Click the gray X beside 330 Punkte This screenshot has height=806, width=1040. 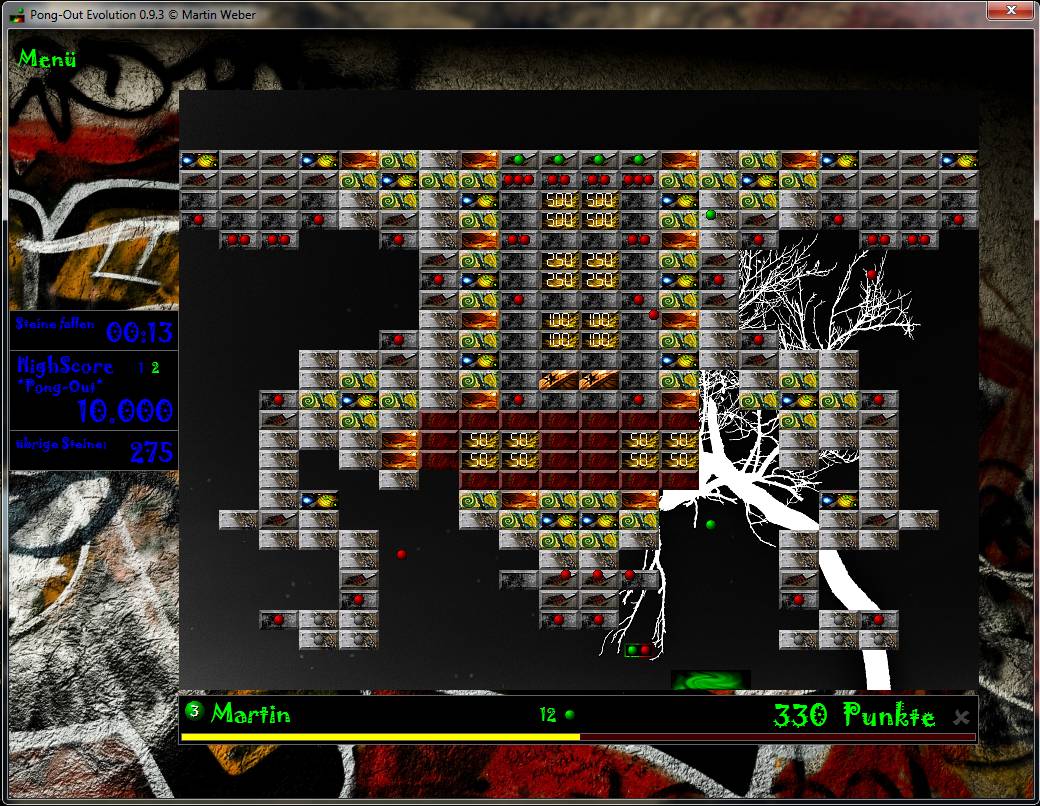961,717
